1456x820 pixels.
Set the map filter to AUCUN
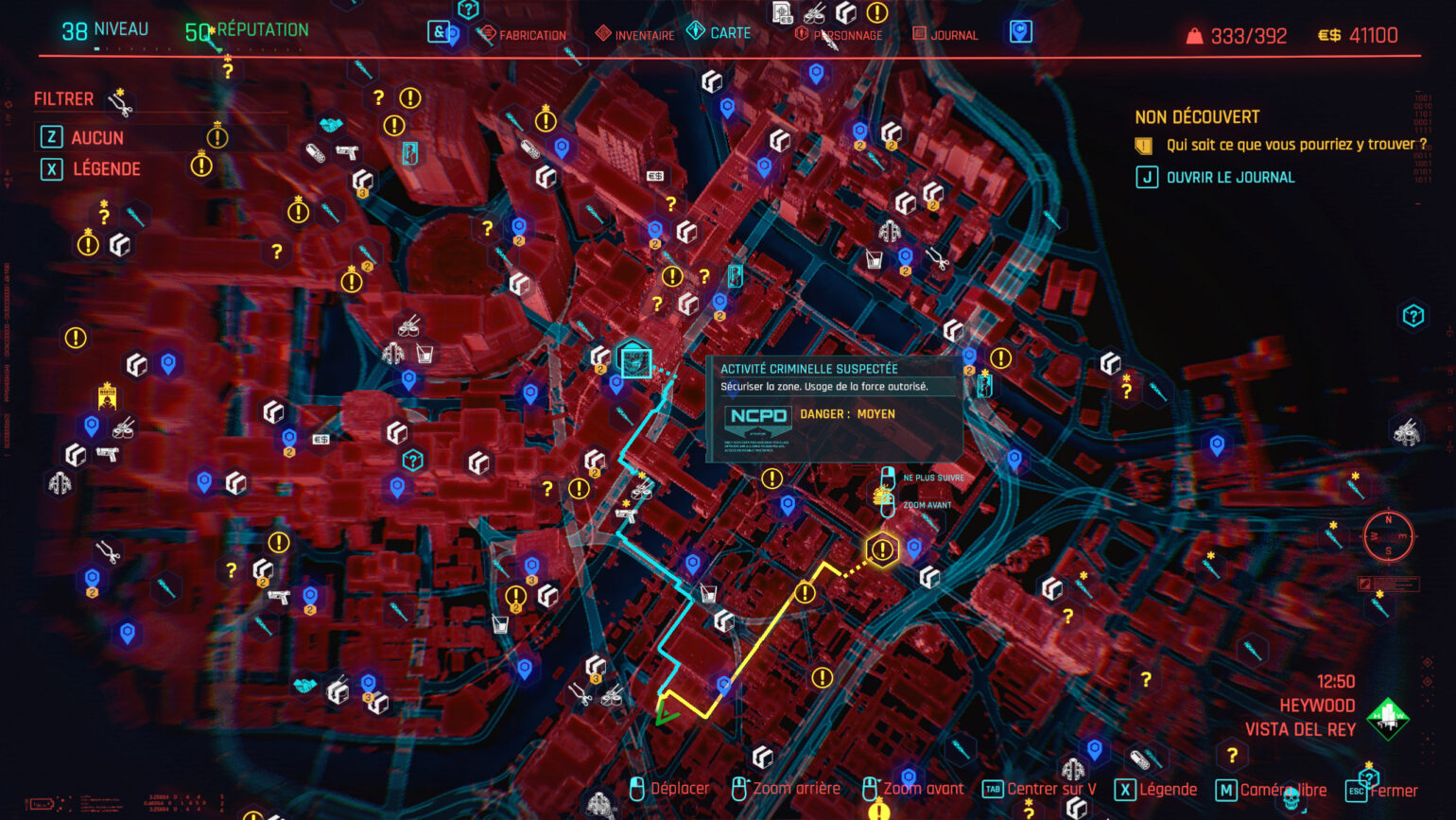click(x=97, y=137)
